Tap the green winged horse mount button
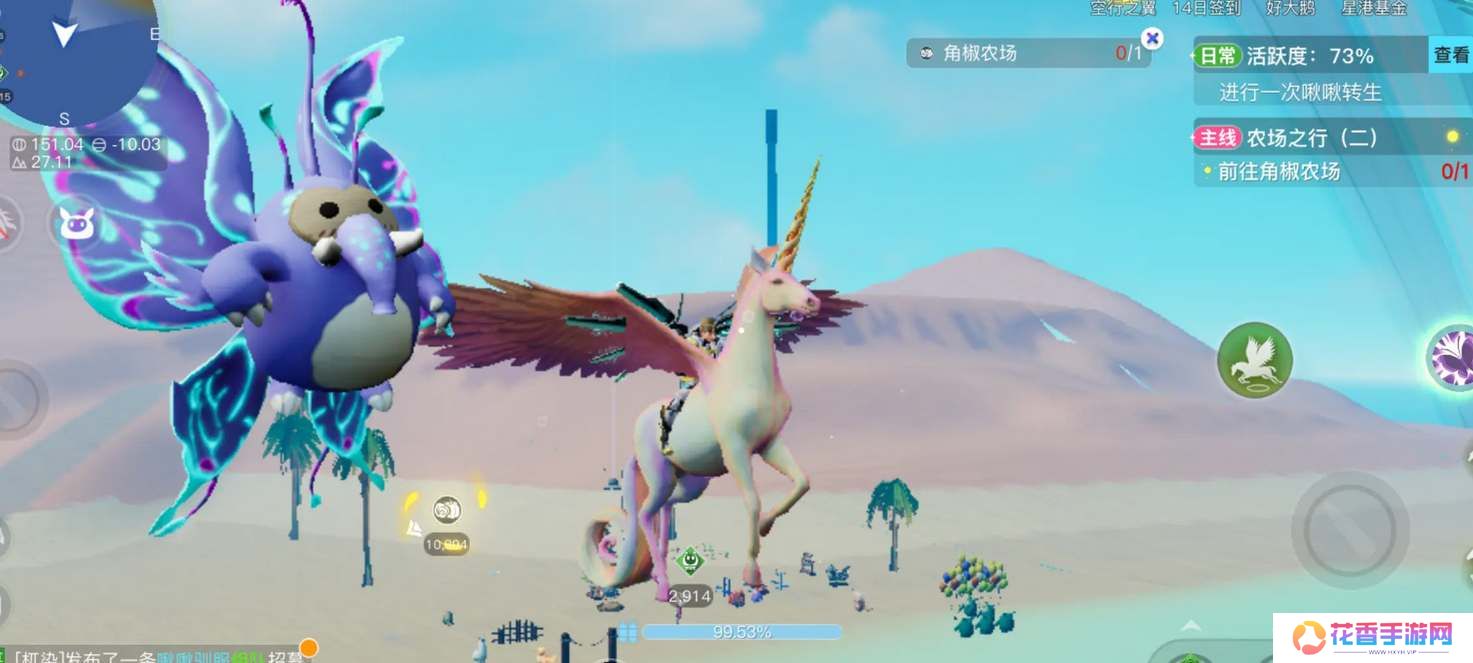 (1254, 360)
